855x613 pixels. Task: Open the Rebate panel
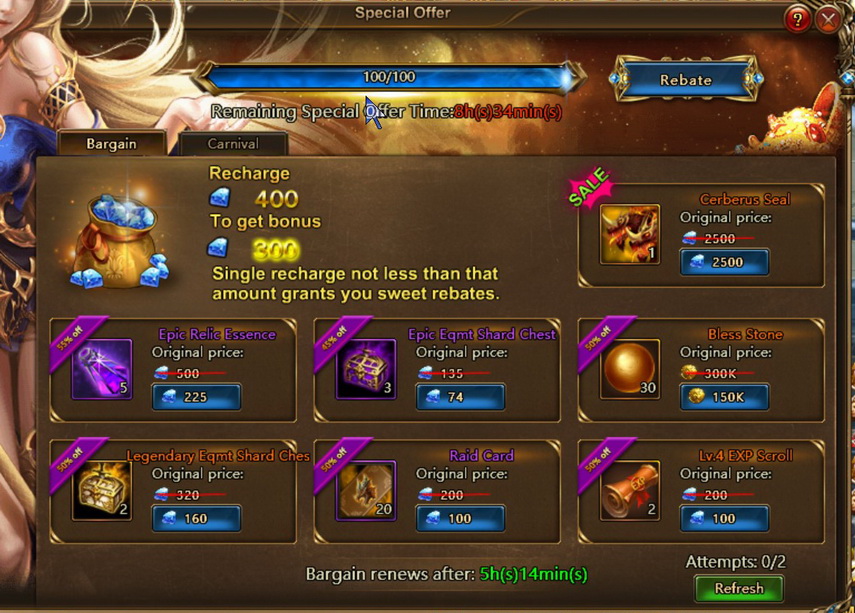[685, 80]
